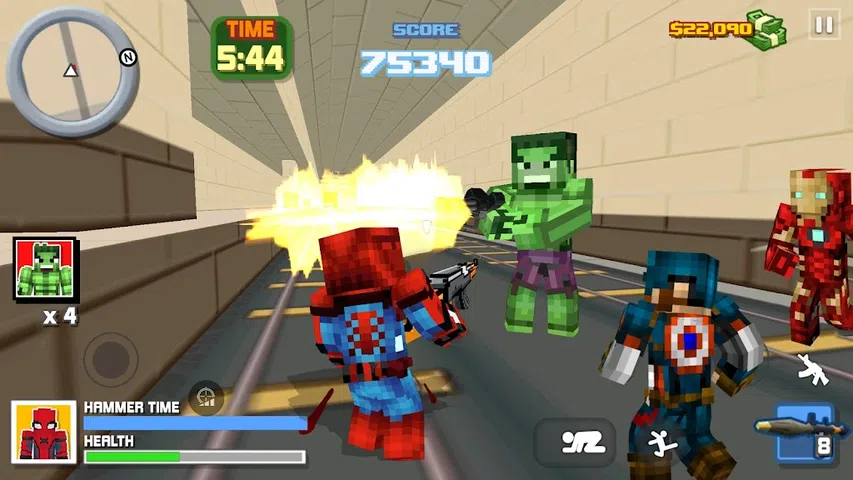Image resolution: width=853 pixels, height=480 pixels.
Task: Open the circular compass minimap
Action: (x=72, y=71)
